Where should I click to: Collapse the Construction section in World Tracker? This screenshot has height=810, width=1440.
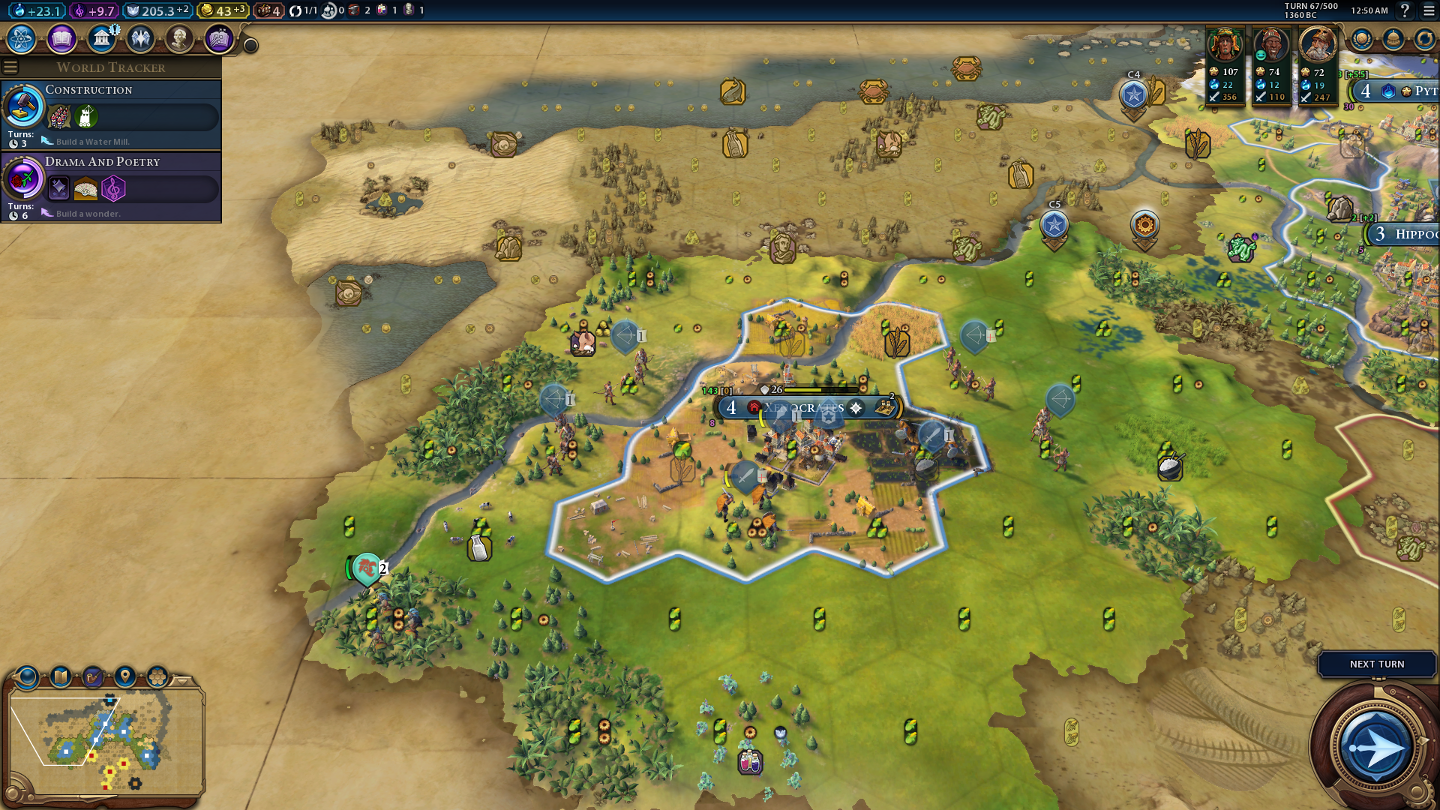coord(90,90)
